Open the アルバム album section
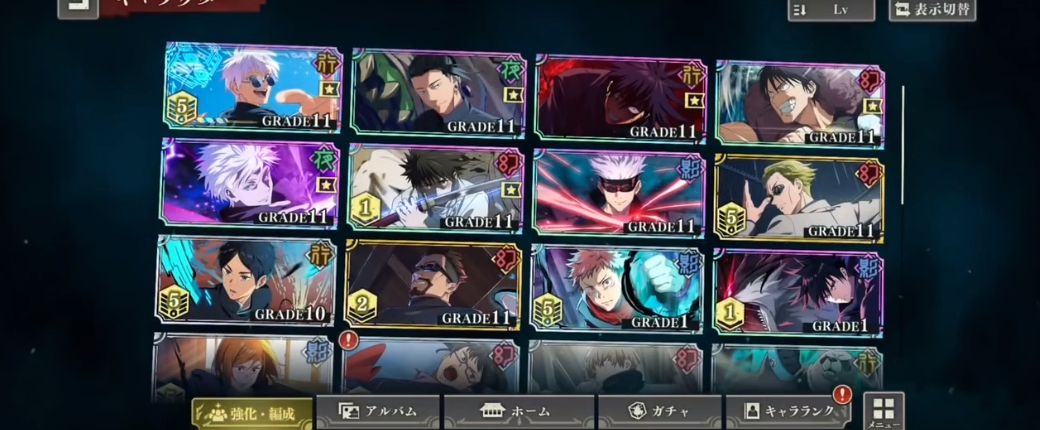 point(377,412)
